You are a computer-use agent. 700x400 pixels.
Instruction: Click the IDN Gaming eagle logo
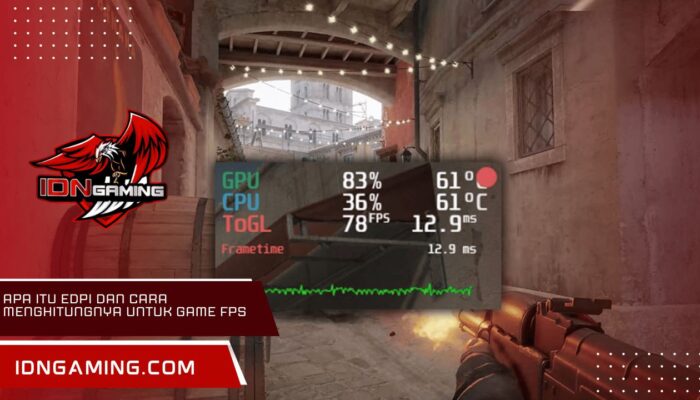pyautogui.click(x=100, y=170)
